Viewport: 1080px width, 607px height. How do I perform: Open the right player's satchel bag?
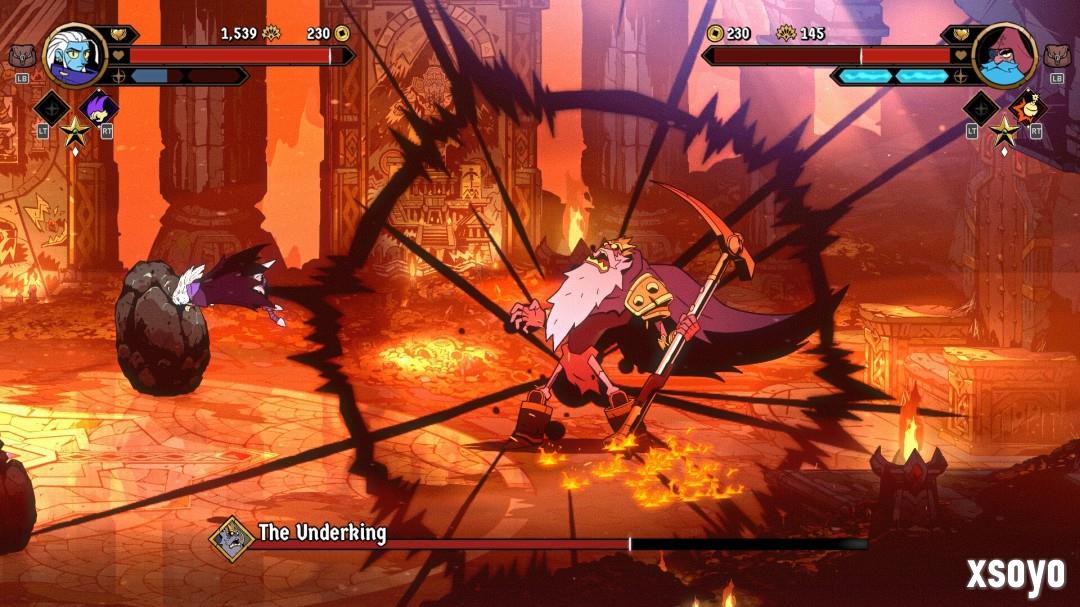pos(1058,56)
